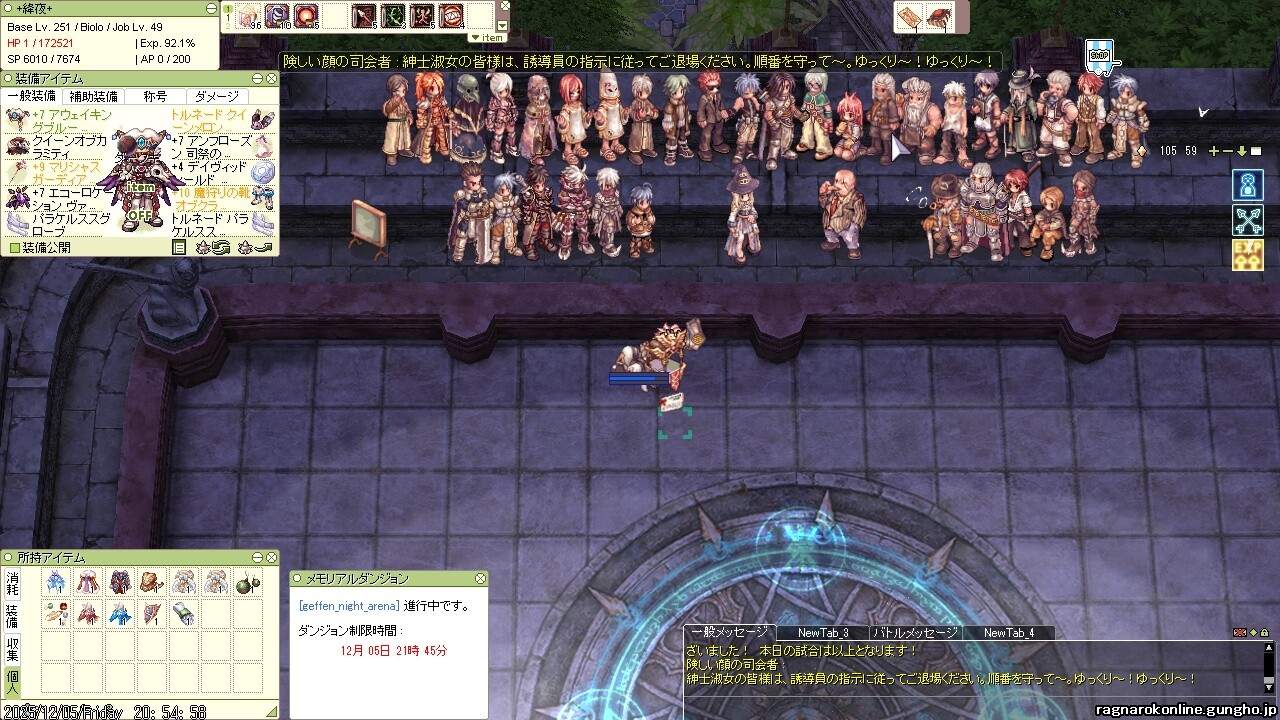
Task: Switch to the 収集 collection inventory tab
Action: point(13,648)
